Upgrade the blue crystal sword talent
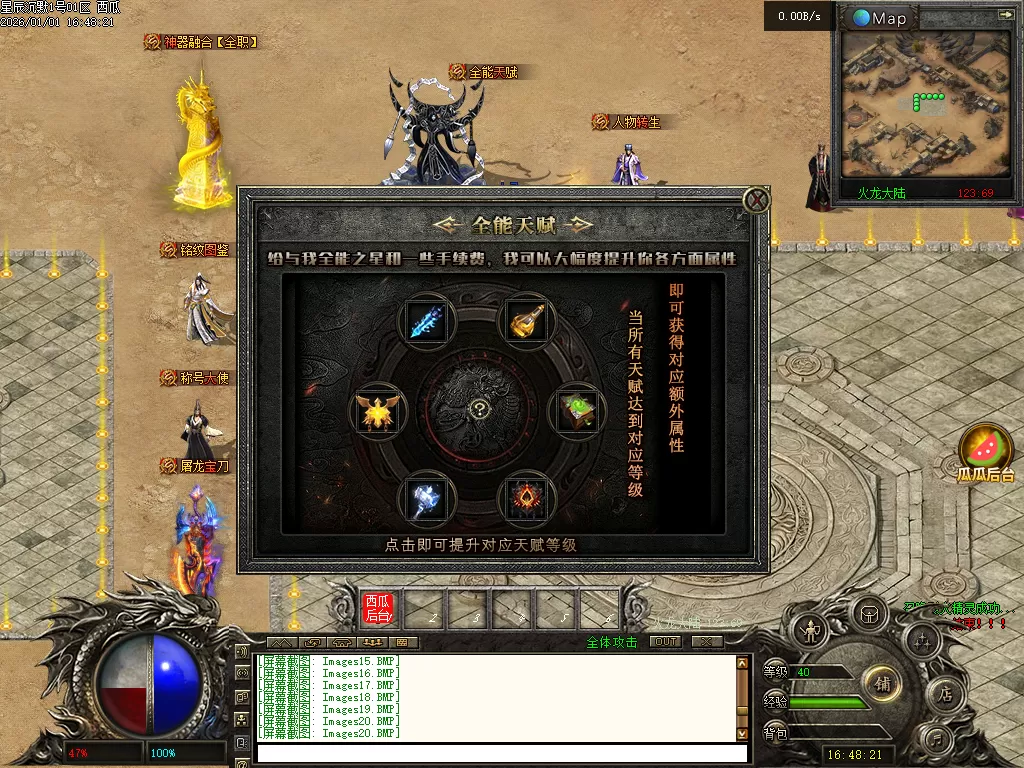This screenshot has width=1024, height=768. [x=428, y=320]
